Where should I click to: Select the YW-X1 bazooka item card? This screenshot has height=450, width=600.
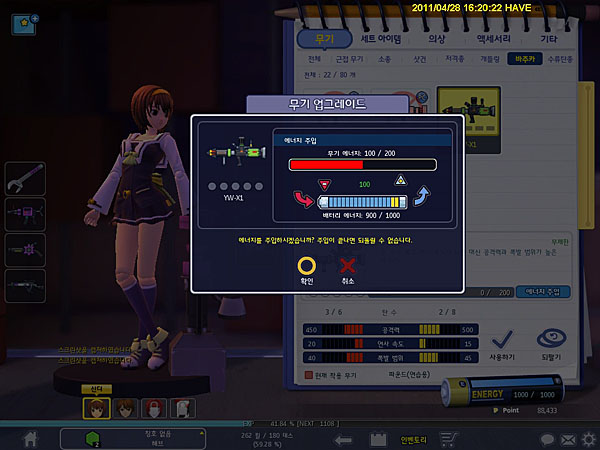(x=470, y=118)
